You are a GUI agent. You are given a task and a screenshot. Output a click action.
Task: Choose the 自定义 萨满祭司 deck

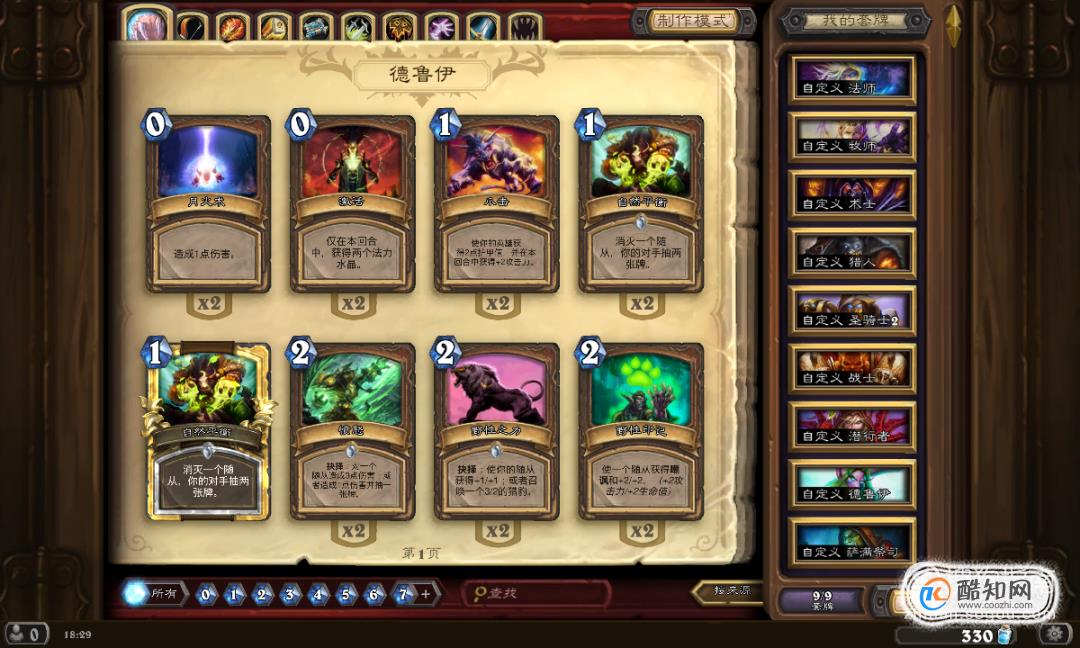[853, 541]
